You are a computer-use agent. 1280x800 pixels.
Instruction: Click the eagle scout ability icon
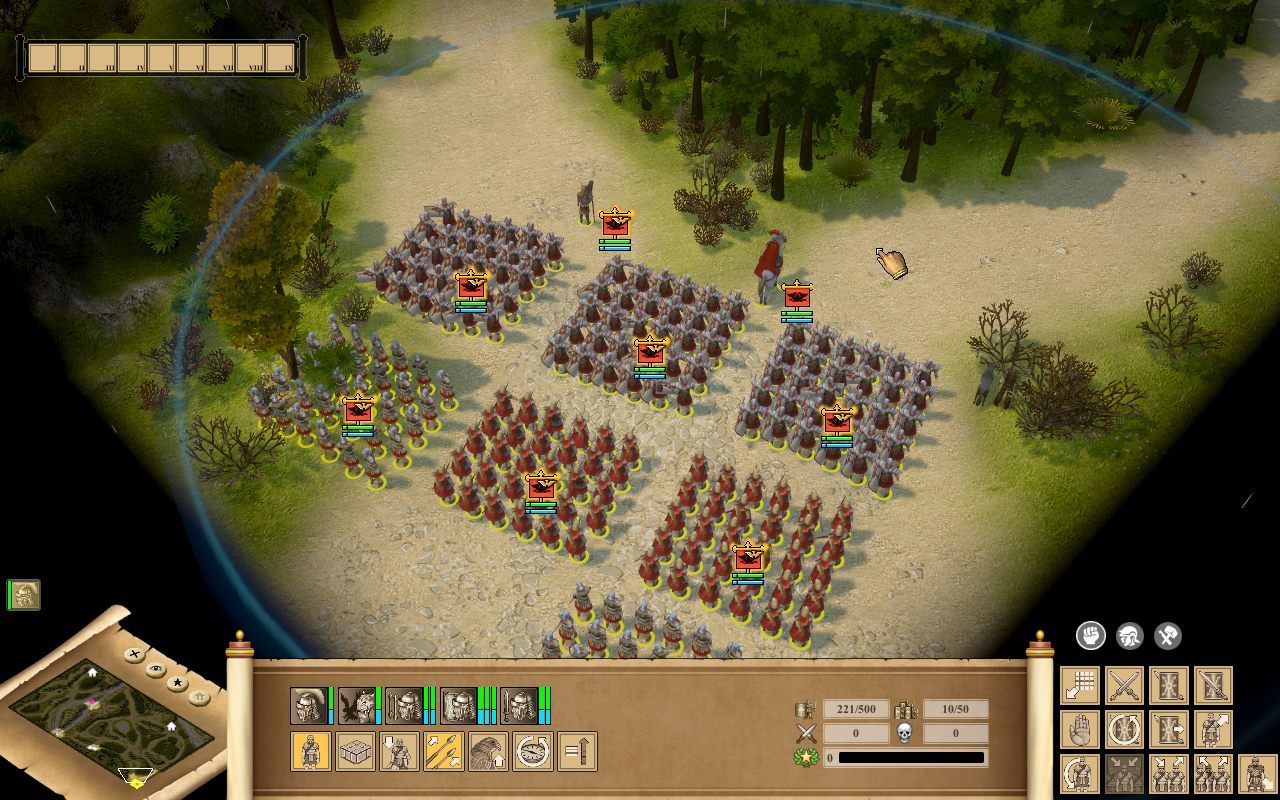(490, 750)
